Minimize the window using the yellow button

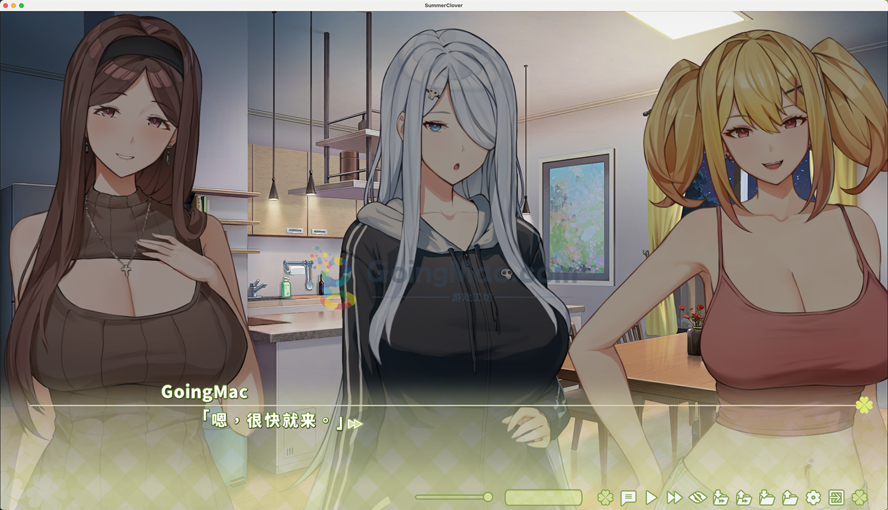click(13, 5)
